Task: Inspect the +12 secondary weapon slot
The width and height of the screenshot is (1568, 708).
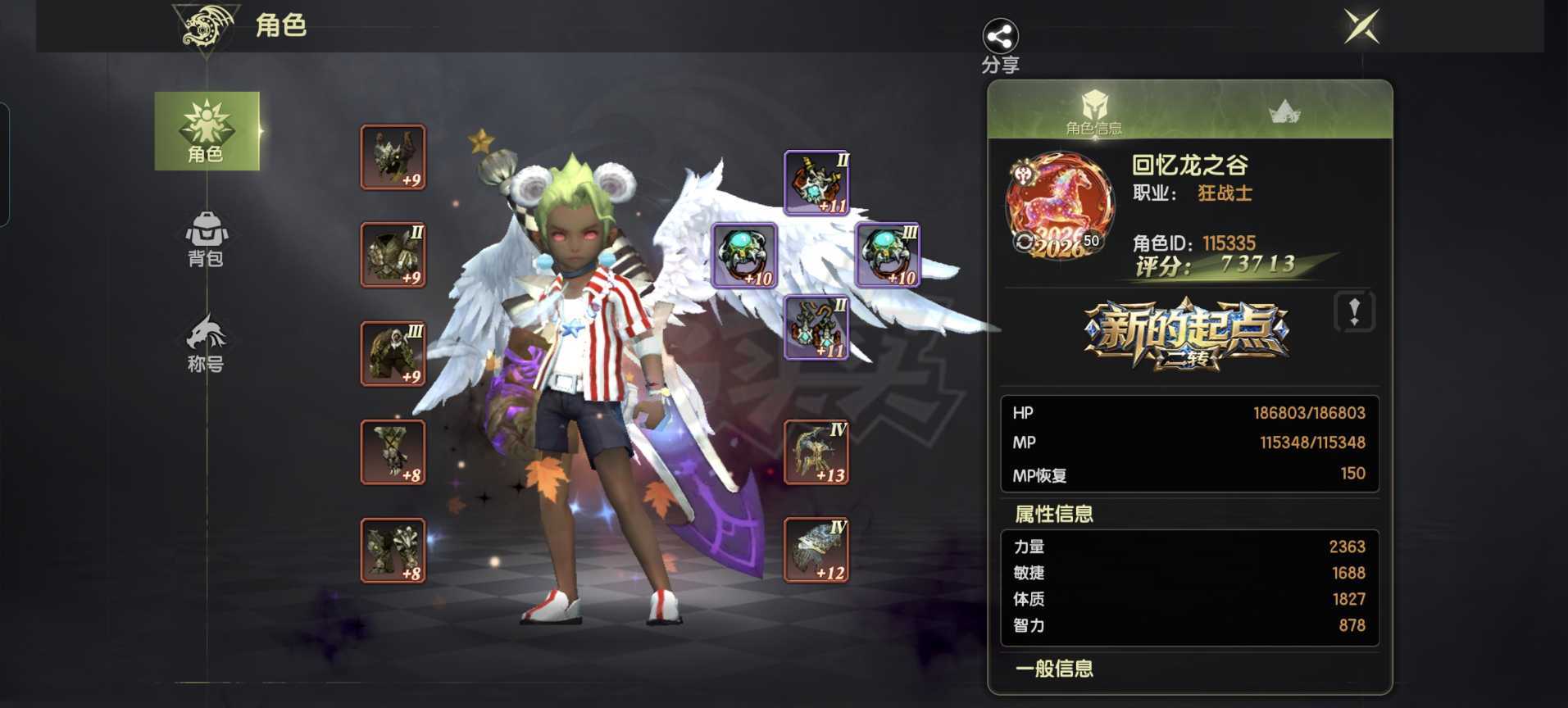Action: click(816, 550)
